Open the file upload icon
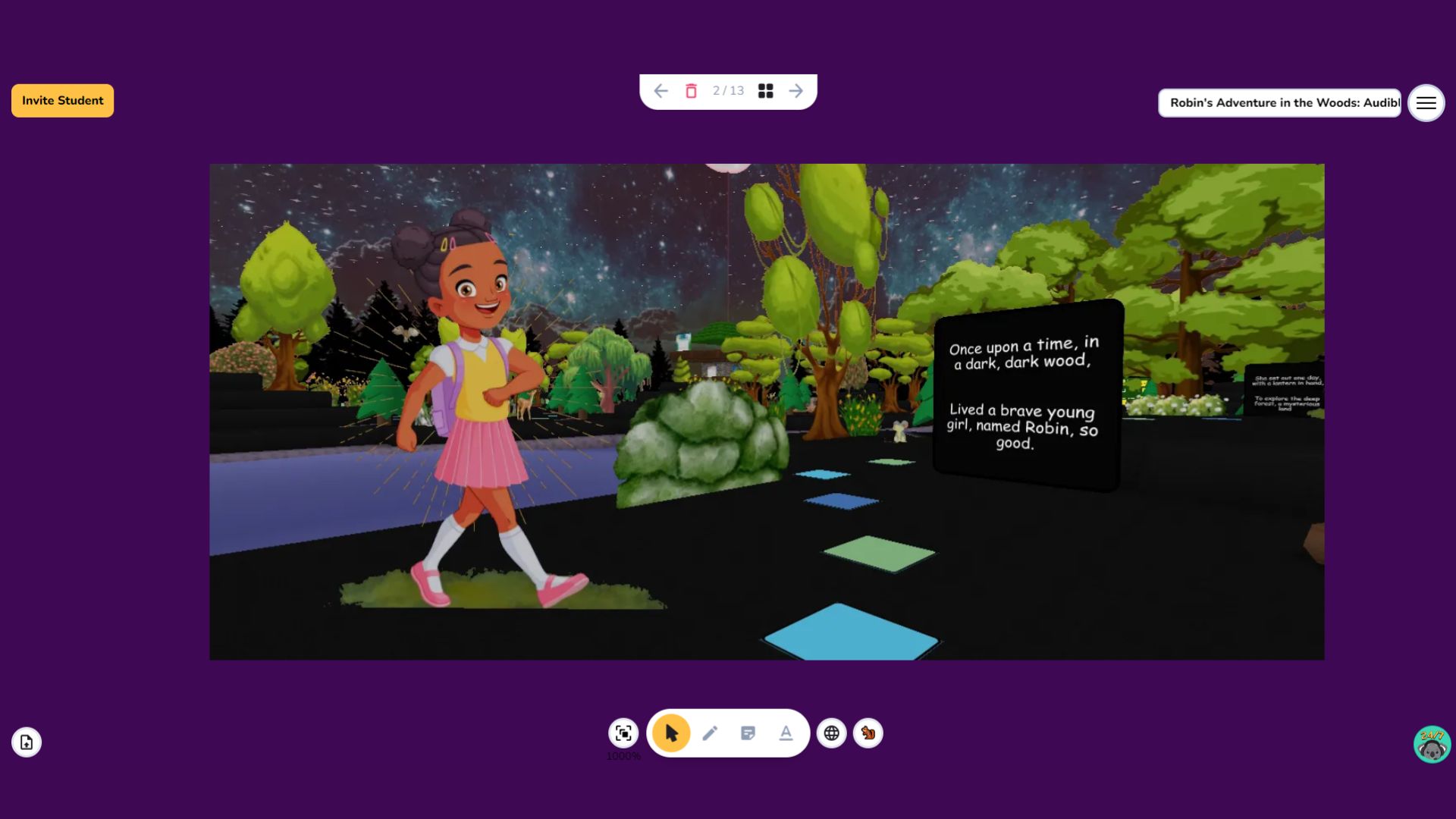1456x819 pixels. [x=27, y=742]
